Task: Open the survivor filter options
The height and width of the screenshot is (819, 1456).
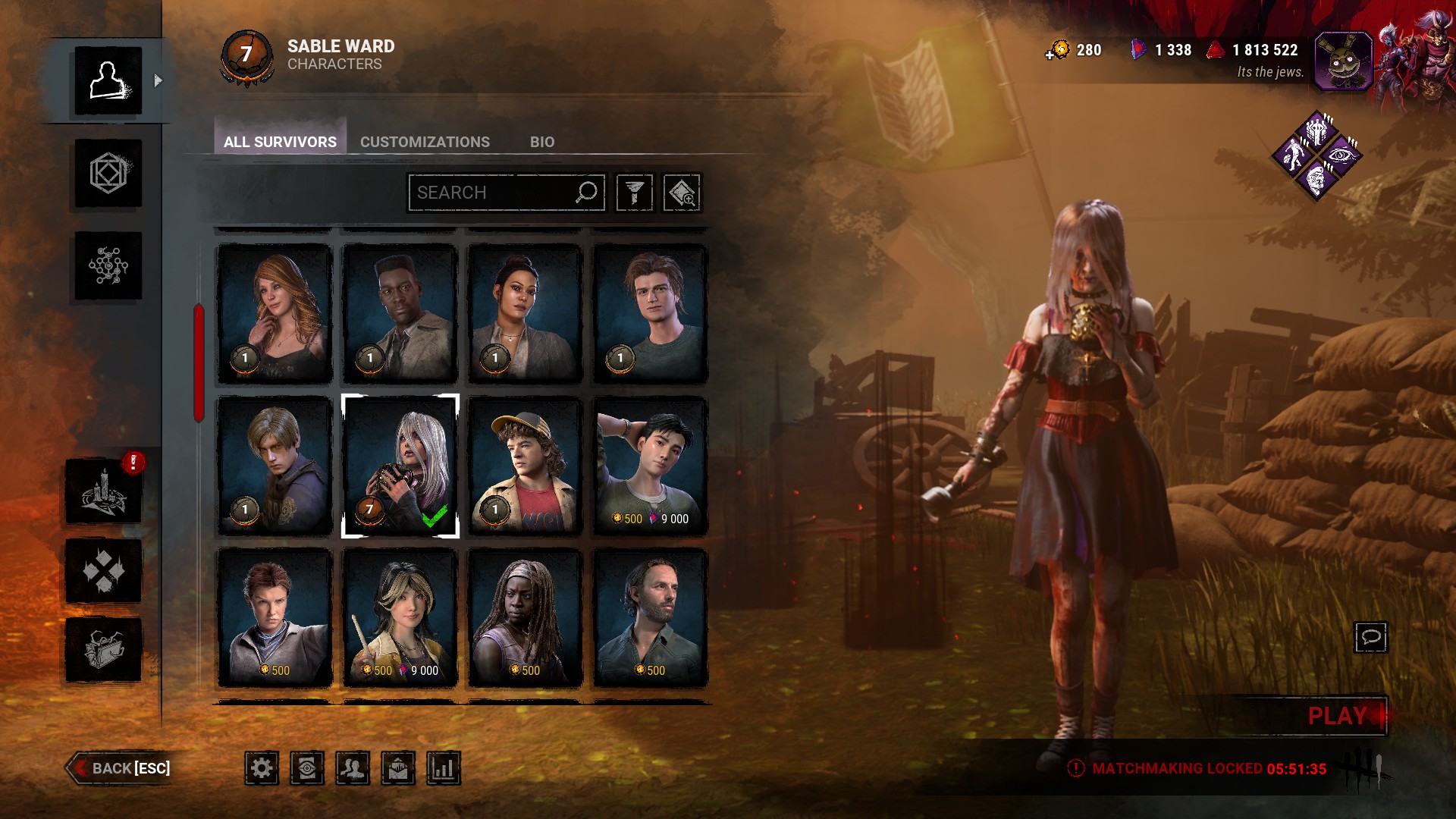Action: [x=635, y=193]
